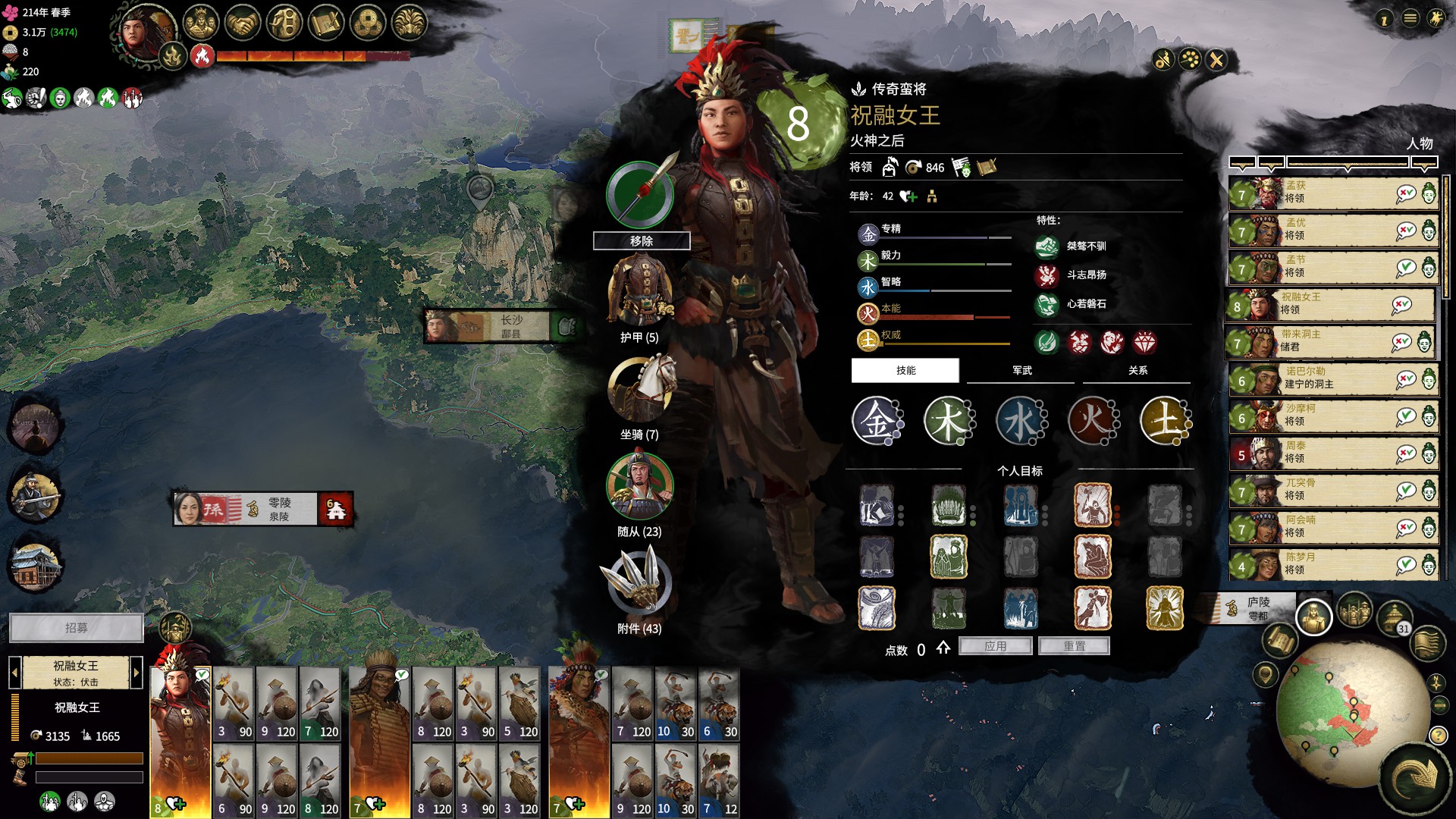Click the 重置 reset button

point(1074,646)
